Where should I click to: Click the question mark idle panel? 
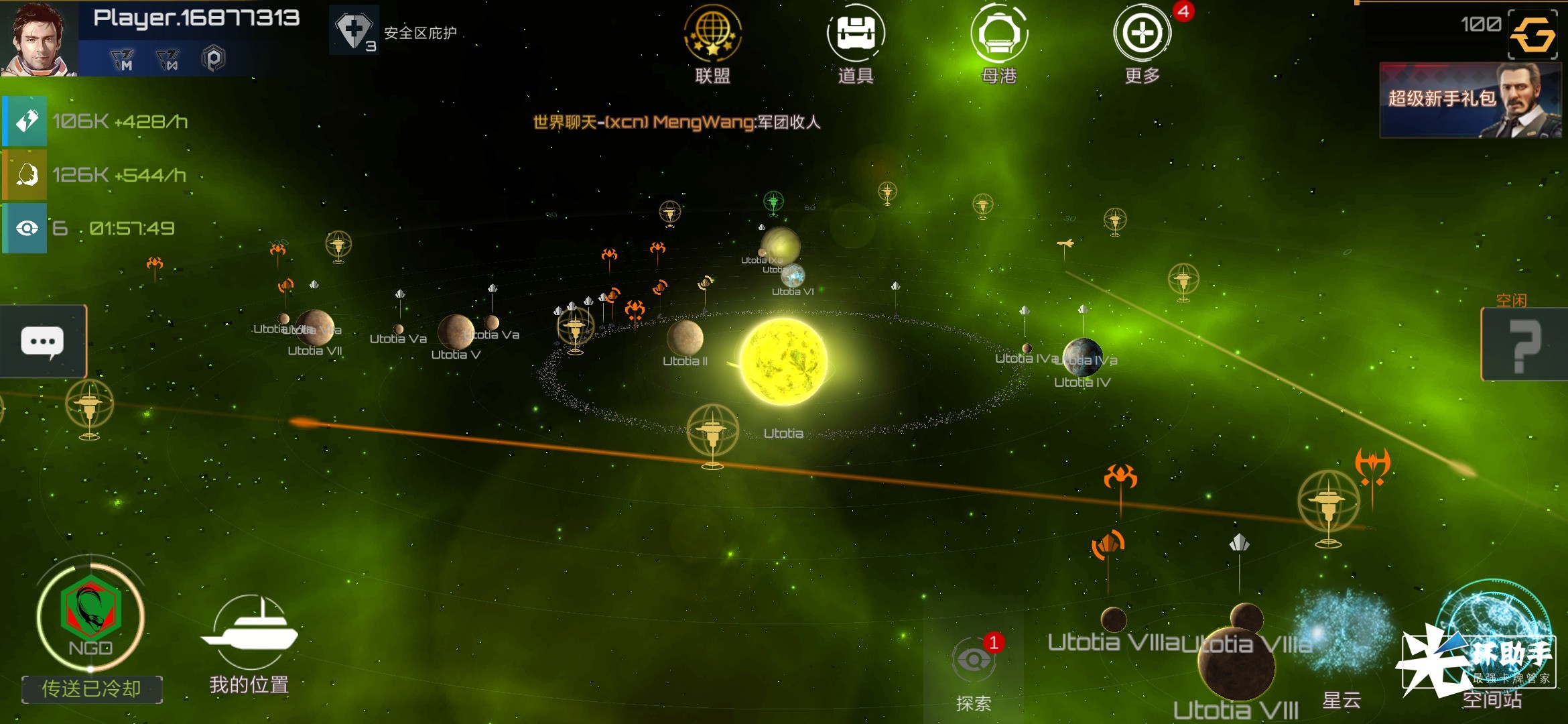1524,345
